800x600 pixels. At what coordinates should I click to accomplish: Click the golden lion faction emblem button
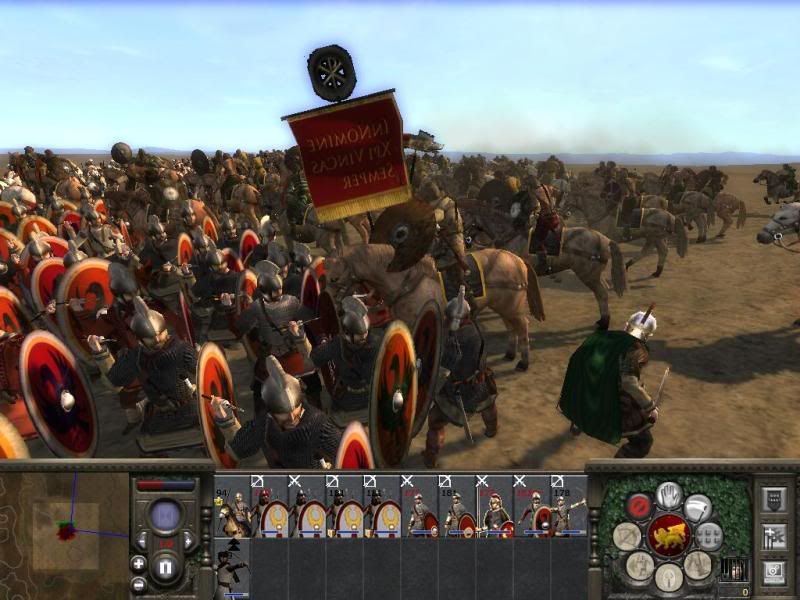pyautogui.click(x=668, y=535)
